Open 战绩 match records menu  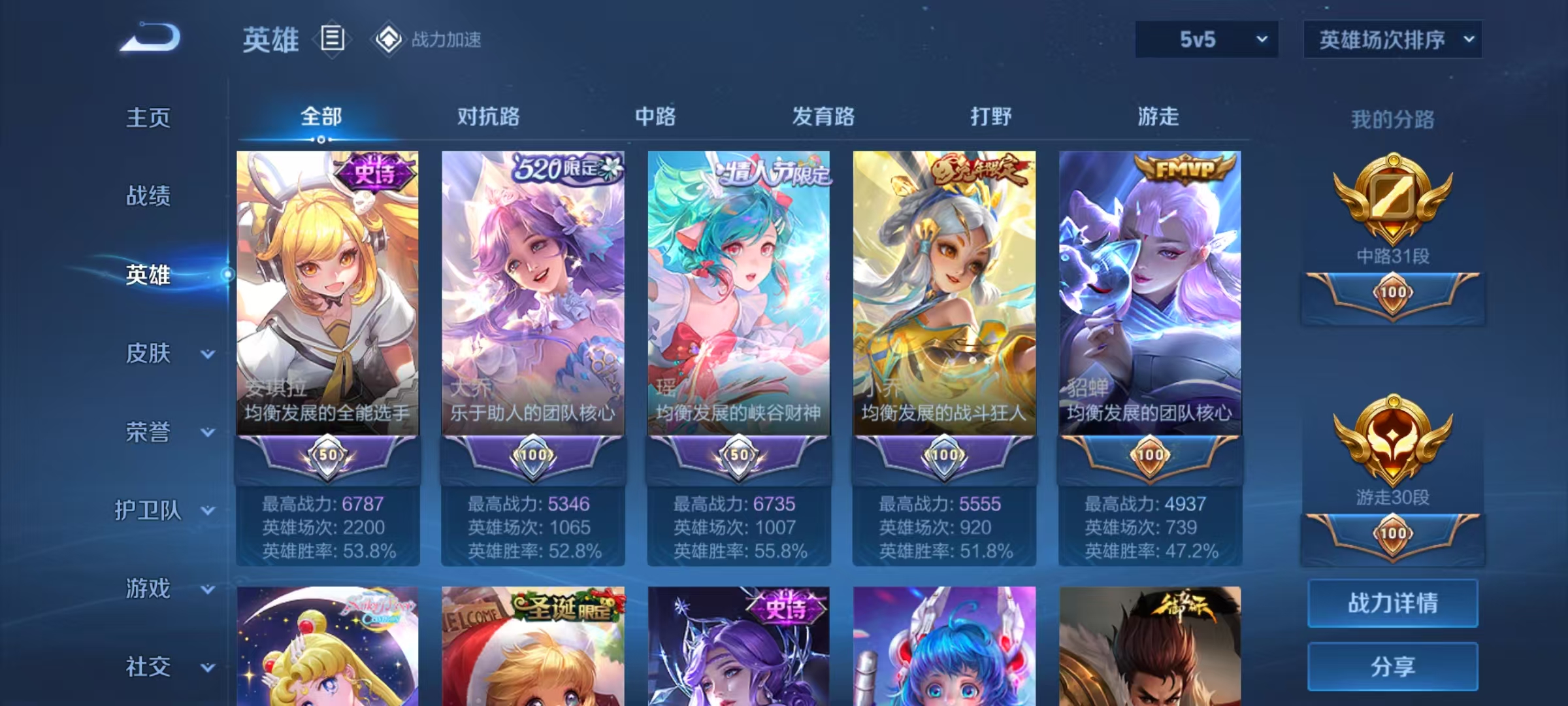(x=148, y=195)
